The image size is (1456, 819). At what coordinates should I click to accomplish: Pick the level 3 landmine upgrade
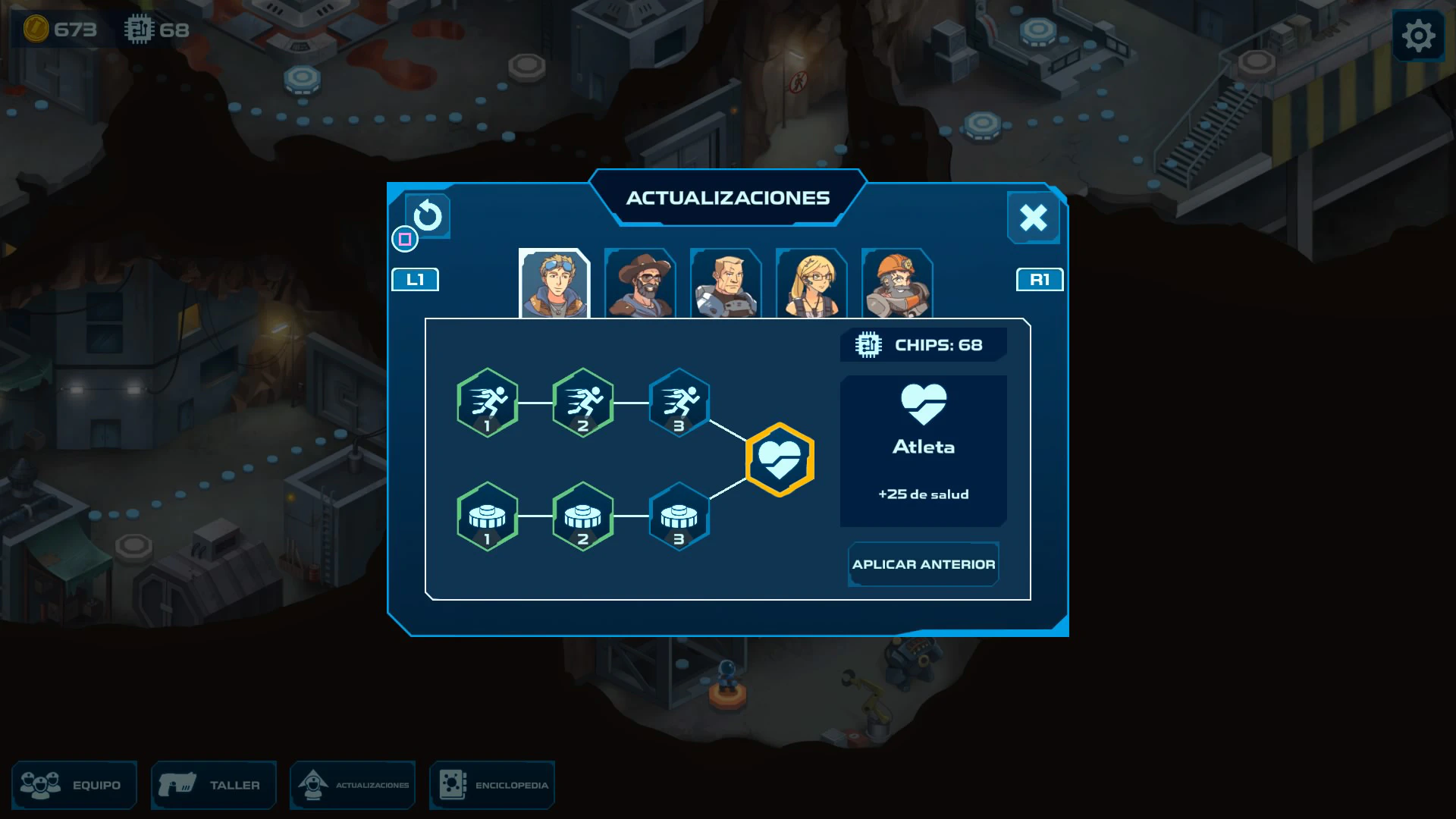[x=679, y=516]
